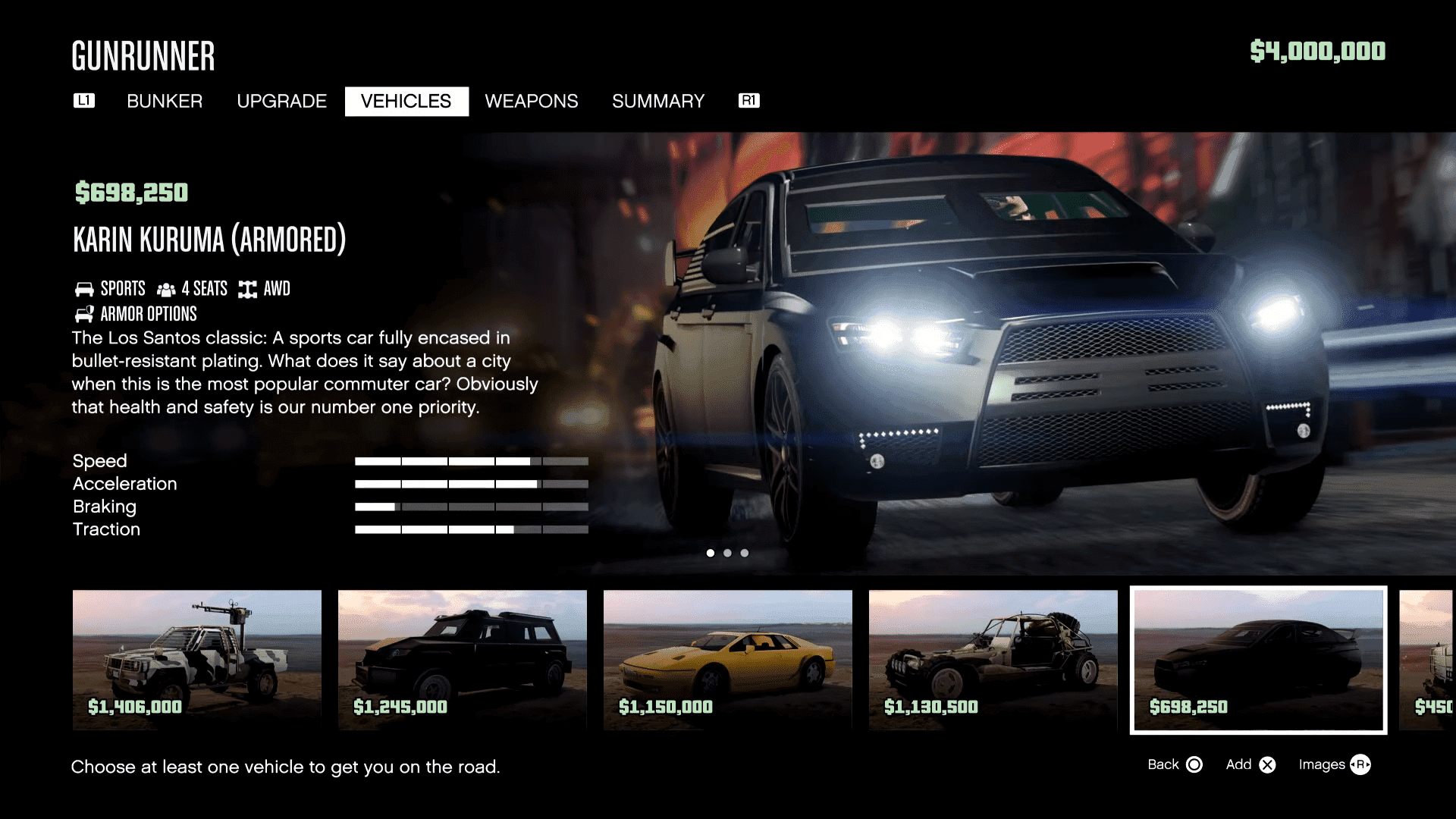The width and height of the screenshot is (1456, 819).
Task: Click the circle Back controller icon
Action: pyautogui.click(x=1194, y=764)
